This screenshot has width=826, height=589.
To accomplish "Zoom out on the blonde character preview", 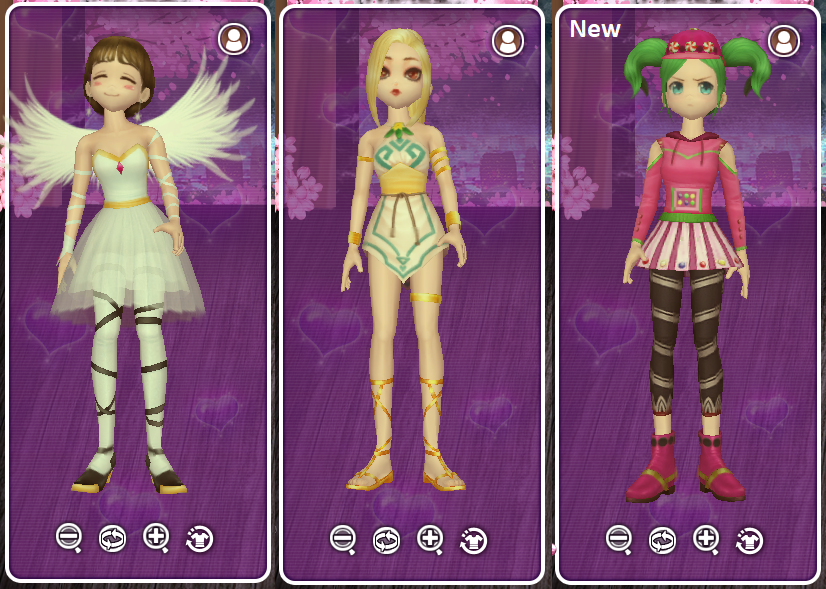I will [x=343, y=538].
